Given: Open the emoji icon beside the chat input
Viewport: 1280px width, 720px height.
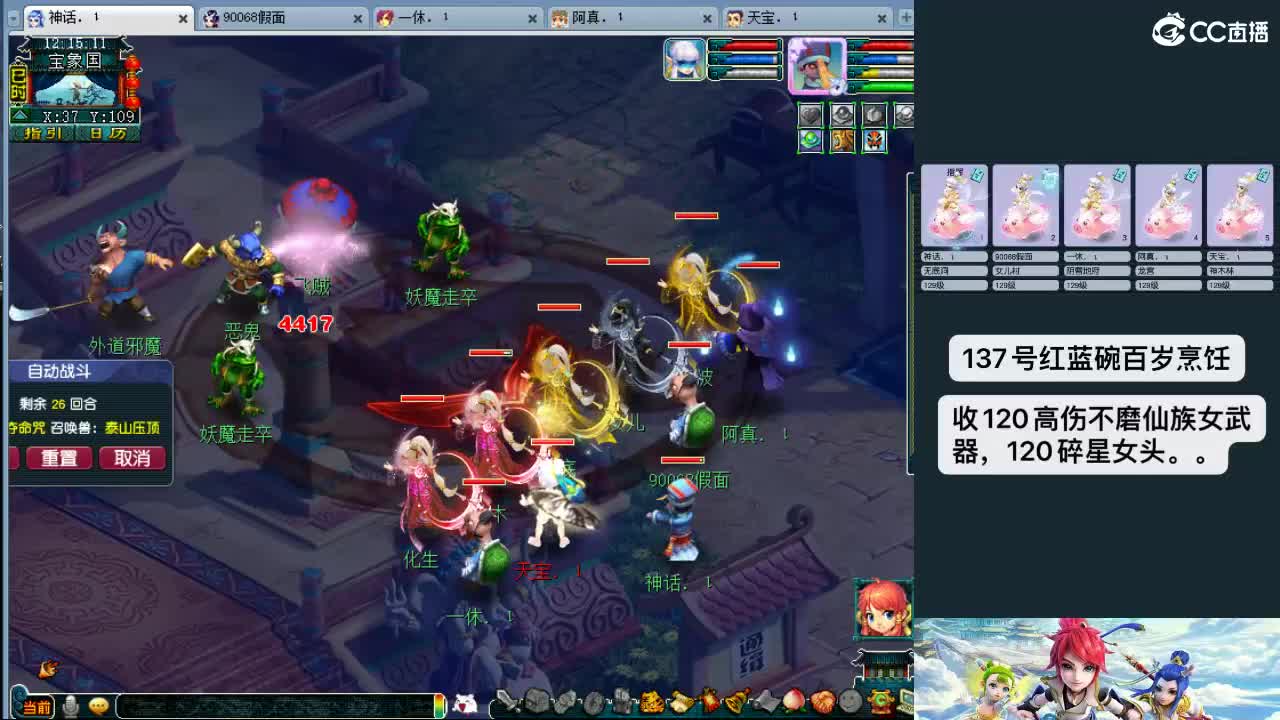Looking at the screenshot, I should coord(96,704).
